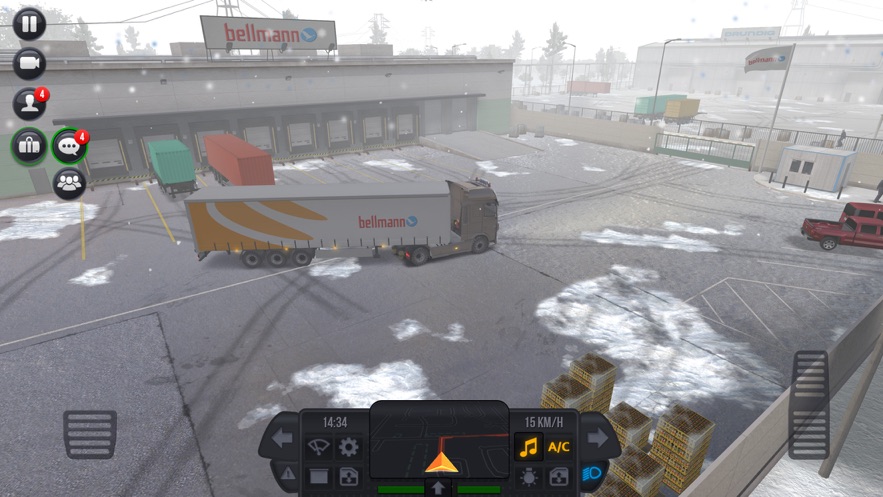The height and width of the screenshot is (497, 883).
Task: Open the cargo luggage icon
Action: pos(29,146)
